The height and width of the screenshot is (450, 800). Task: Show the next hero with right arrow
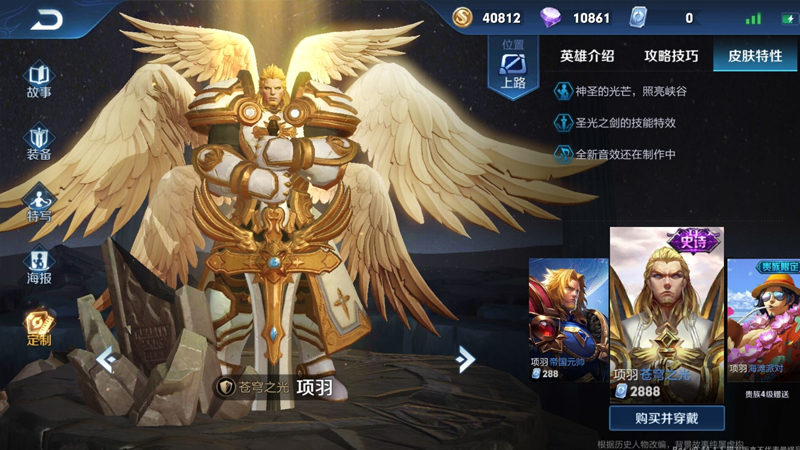click(x=465, y=359)
